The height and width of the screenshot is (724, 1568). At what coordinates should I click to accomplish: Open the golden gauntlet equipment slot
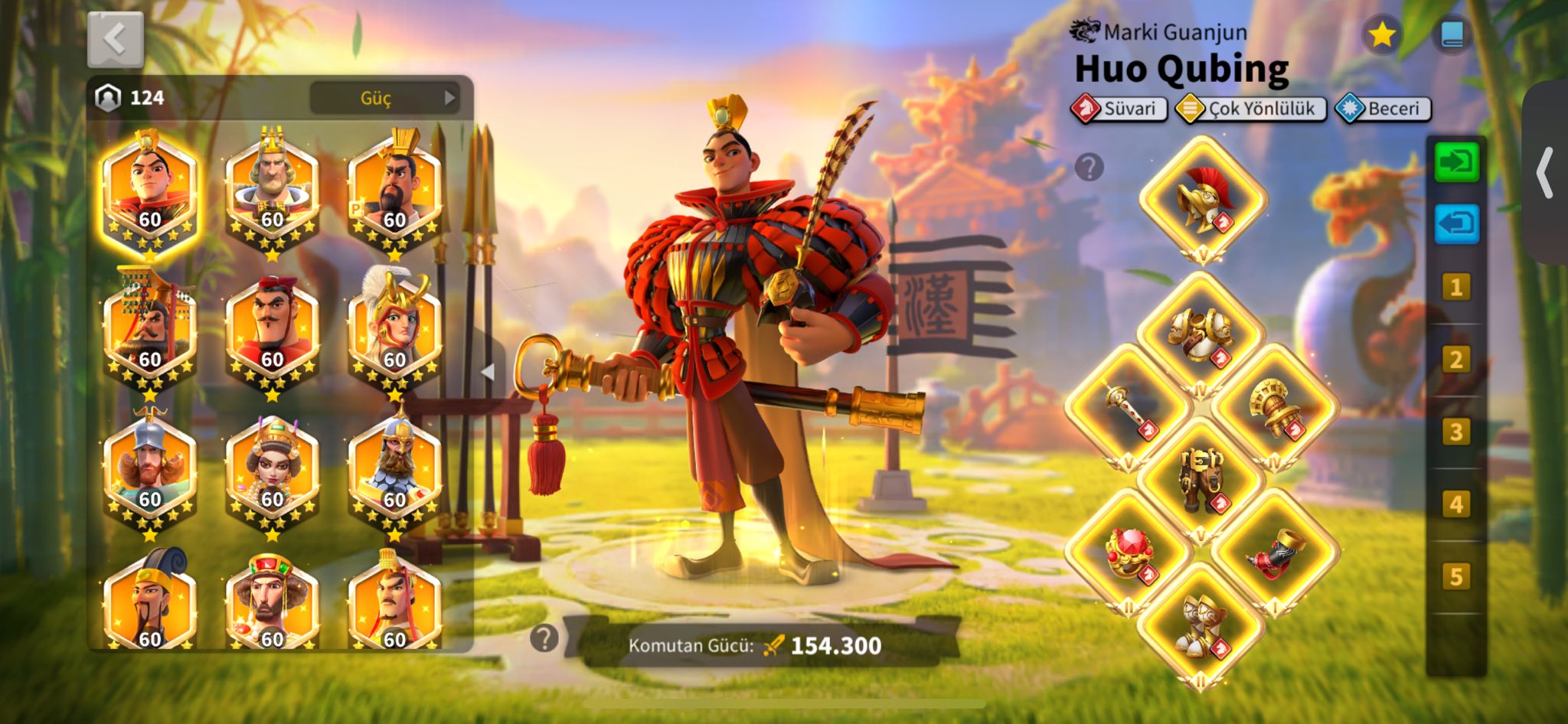point(1274,408)
